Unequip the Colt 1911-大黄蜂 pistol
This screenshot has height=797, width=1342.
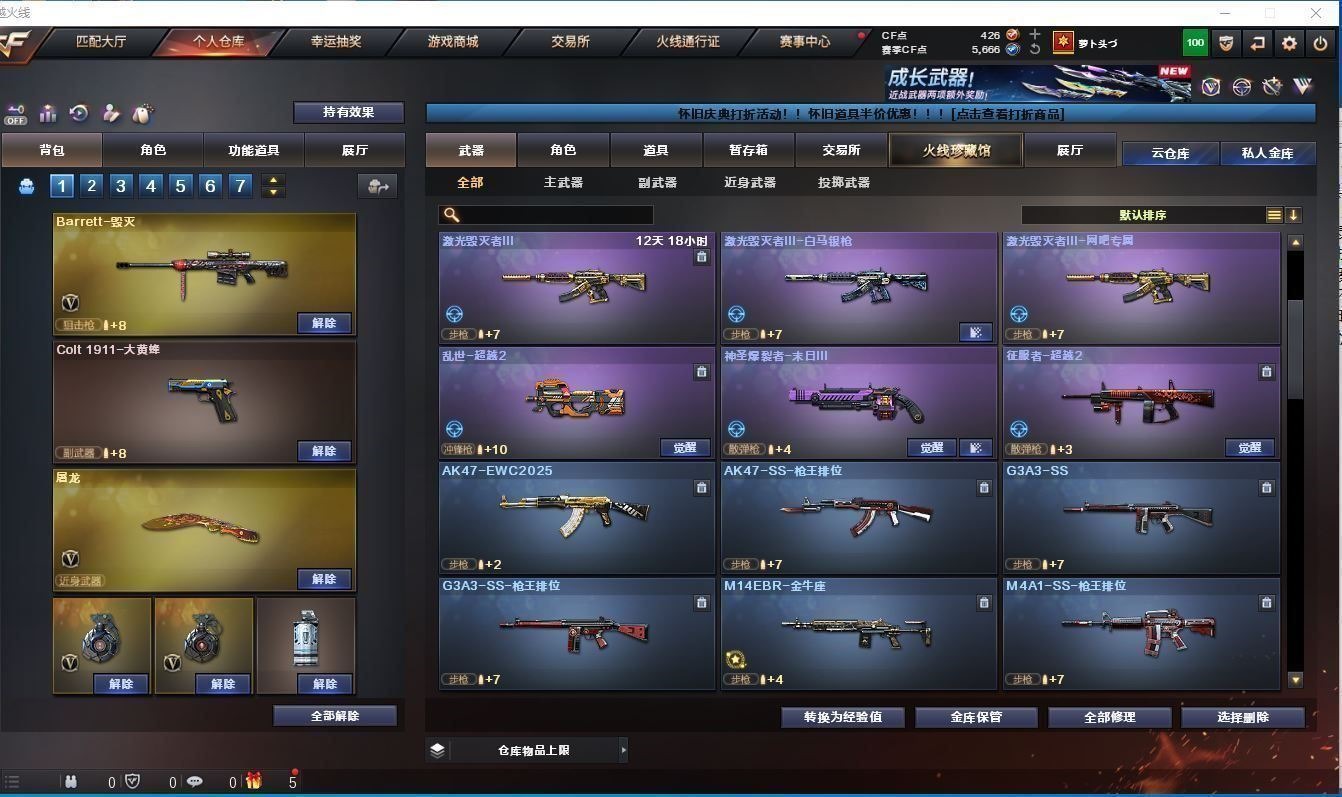pyautogui.click(x=324, y=451)
